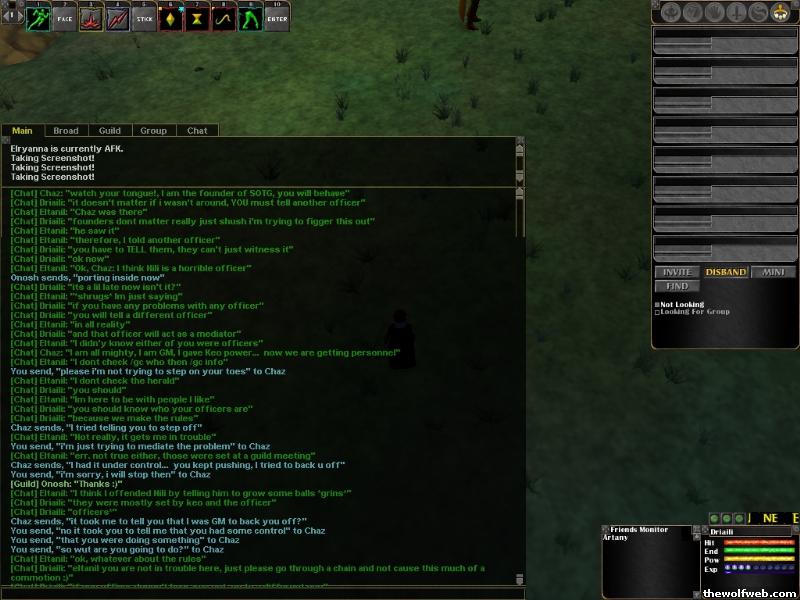Disband the group
This screenshot has width=800, height=600.
pyautogui.click(x=725, y=272)
